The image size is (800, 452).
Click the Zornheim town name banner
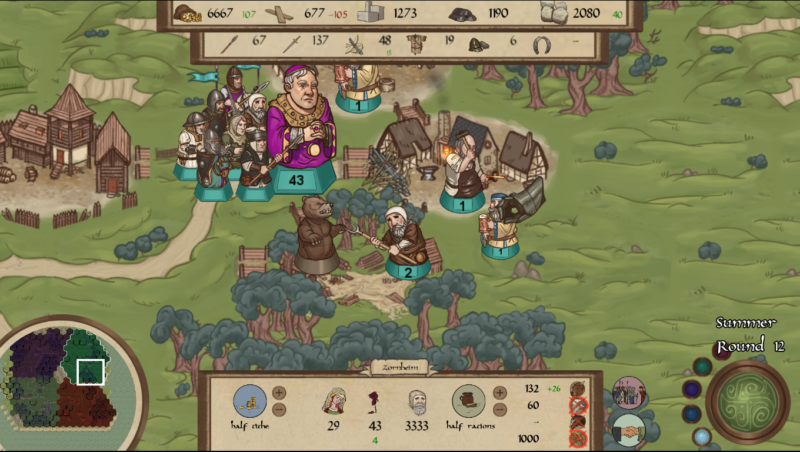tap(399, 367)
